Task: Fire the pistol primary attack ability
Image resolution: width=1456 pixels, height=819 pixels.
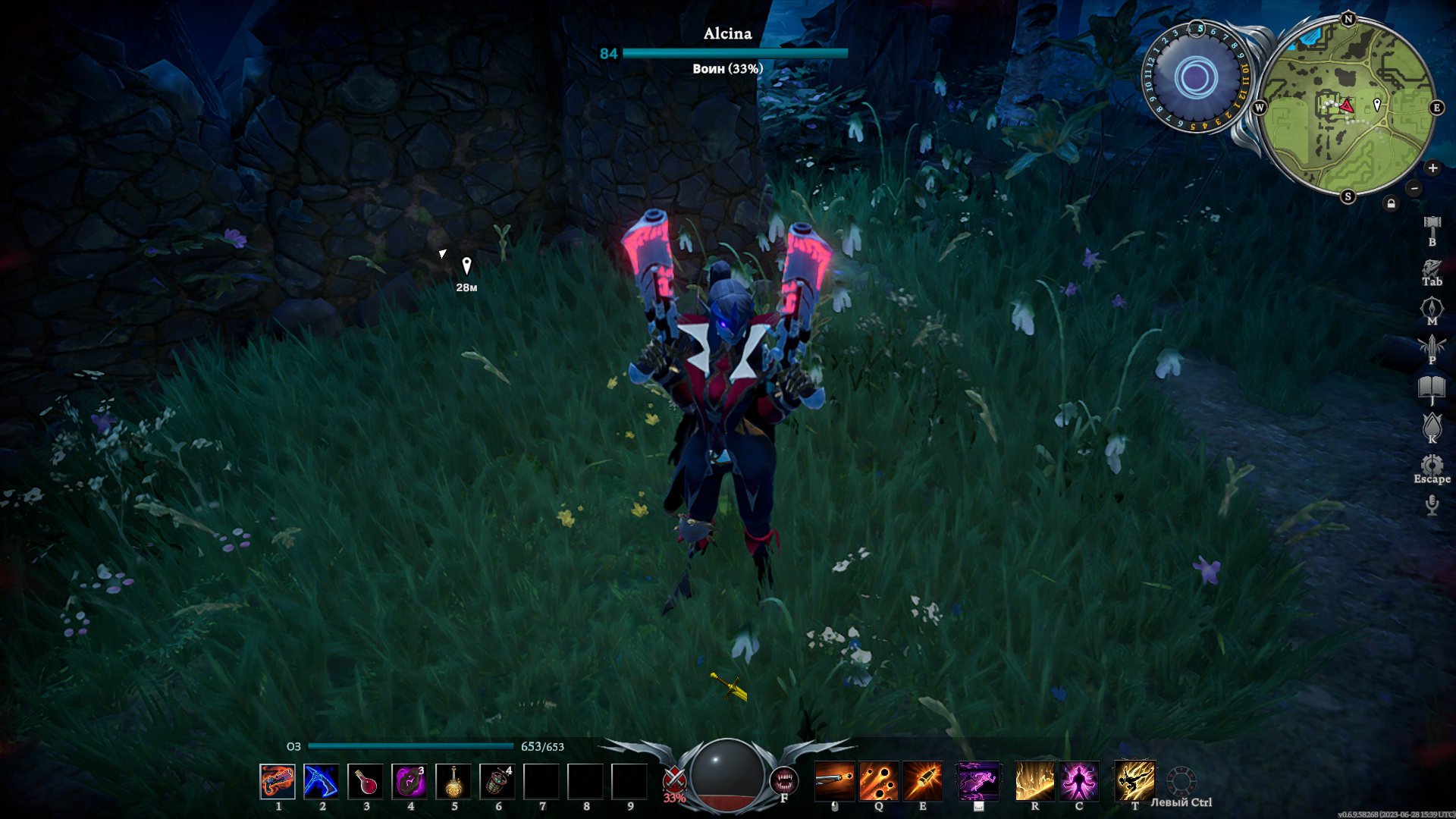Action: 834,781
